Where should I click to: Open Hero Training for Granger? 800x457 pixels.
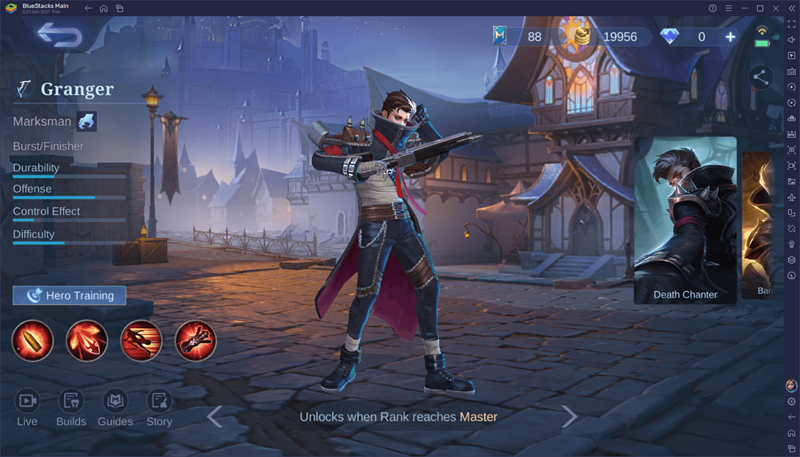point(70,295)
